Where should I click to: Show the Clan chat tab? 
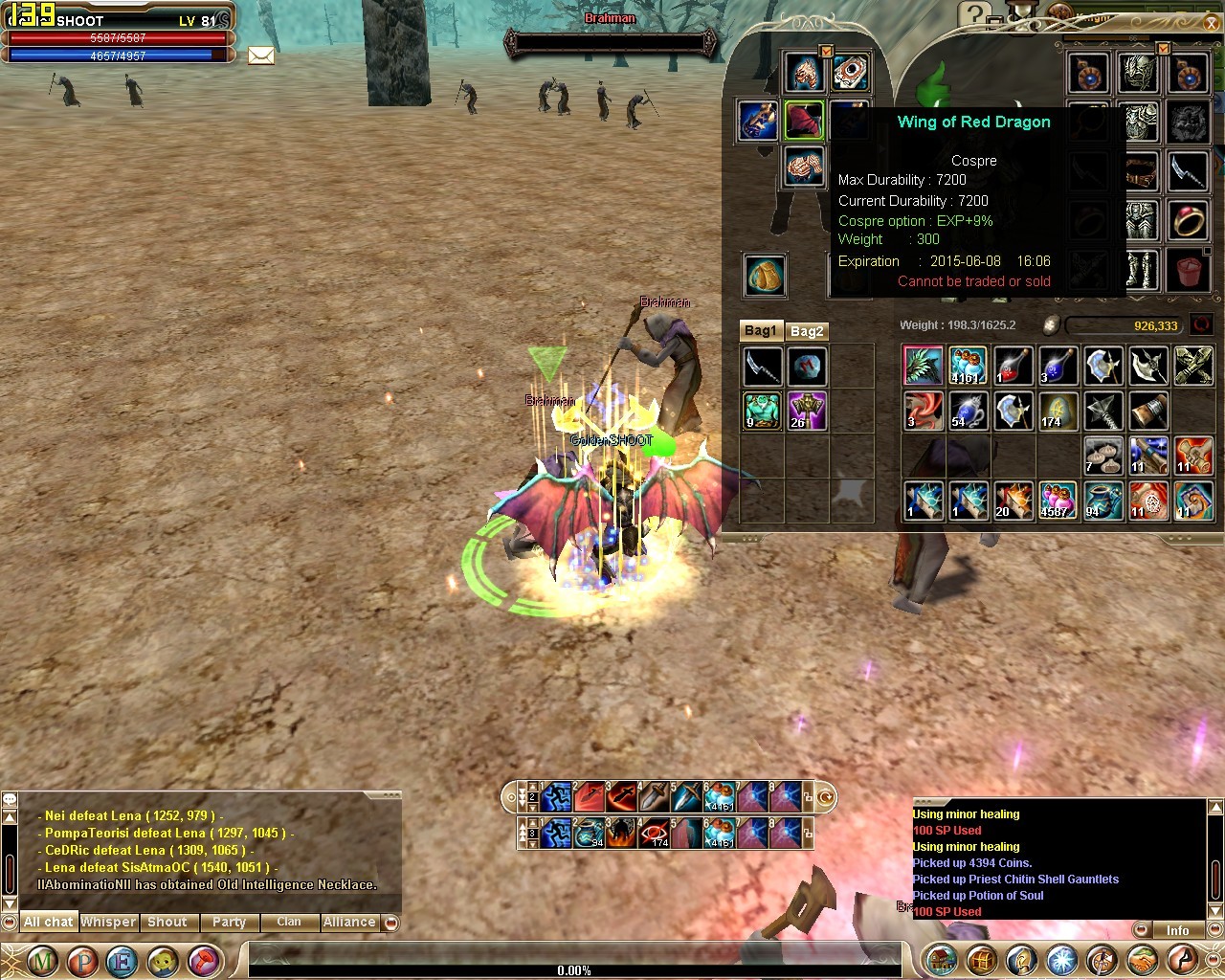click(289, 922)
